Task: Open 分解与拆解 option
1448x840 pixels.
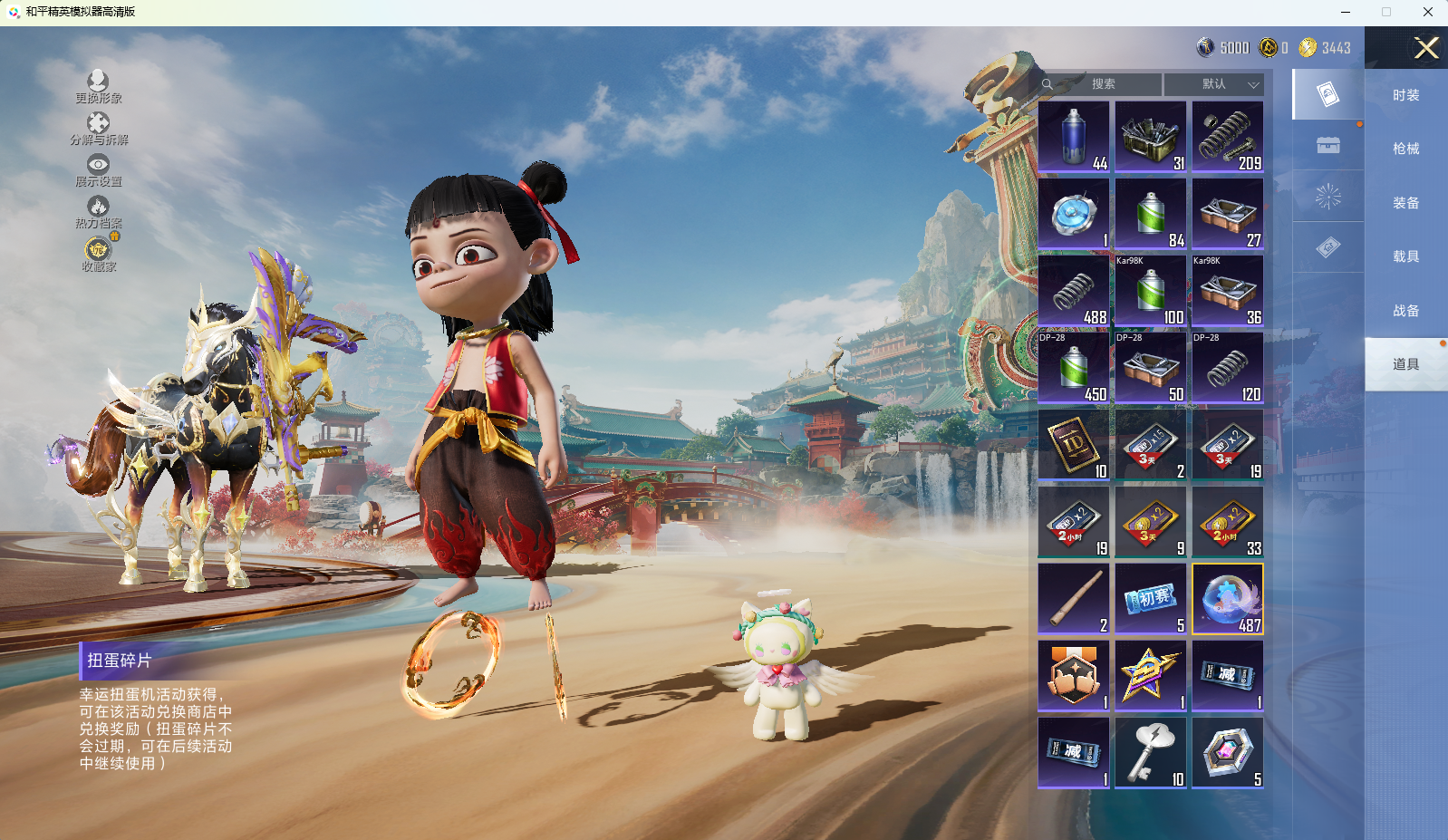Action: tap(98, 129)
